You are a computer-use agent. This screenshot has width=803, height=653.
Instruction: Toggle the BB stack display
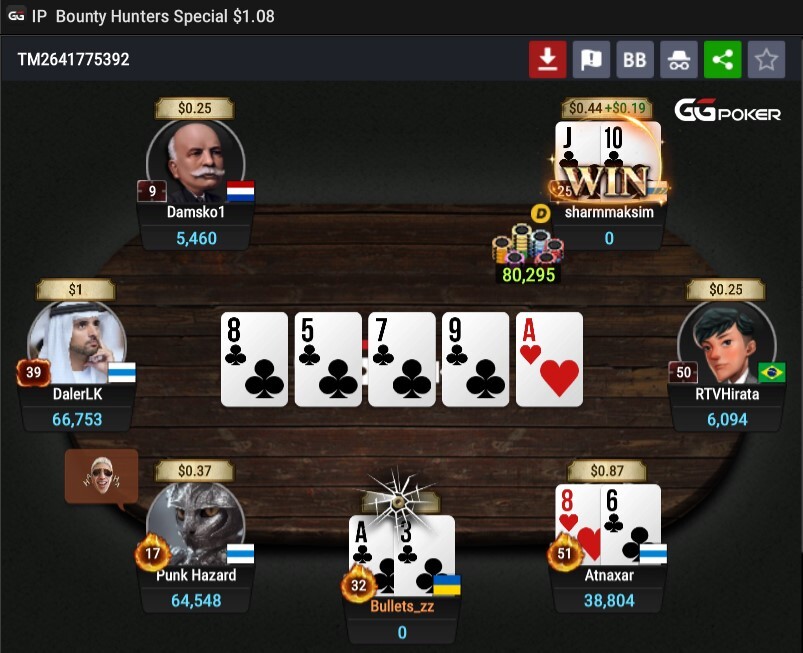[x=635, y=60]
